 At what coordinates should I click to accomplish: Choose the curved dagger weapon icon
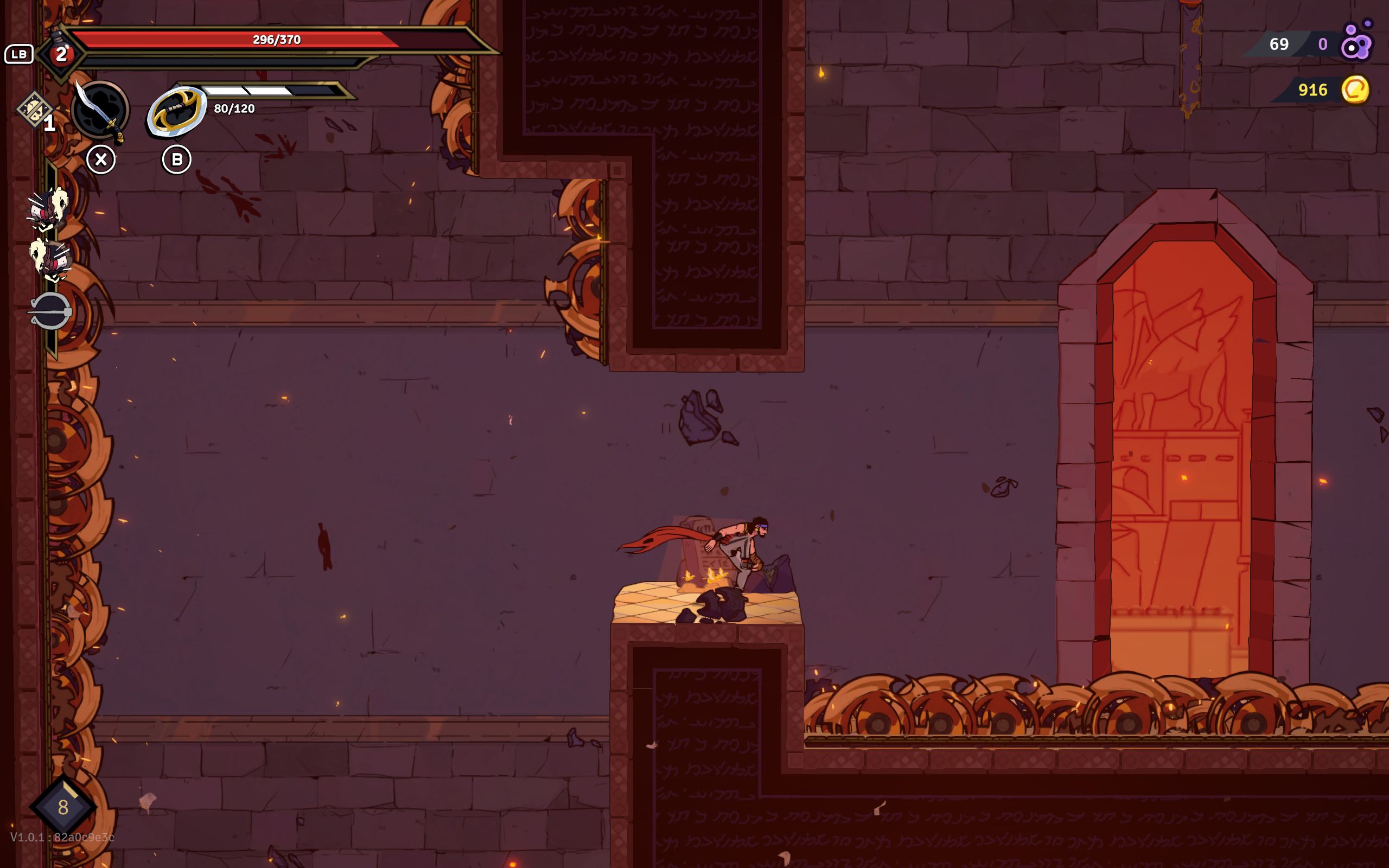coord(100,110)
